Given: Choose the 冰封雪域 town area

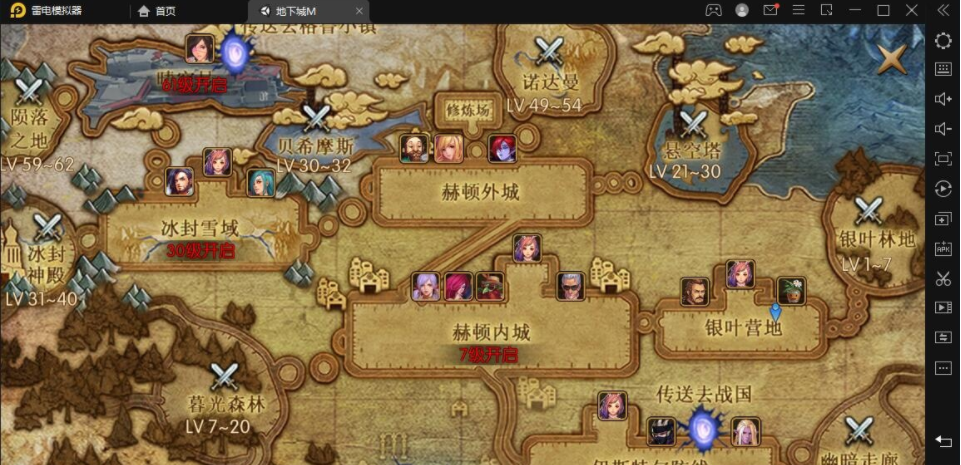Looking at the screenshot, I should 202,226.
